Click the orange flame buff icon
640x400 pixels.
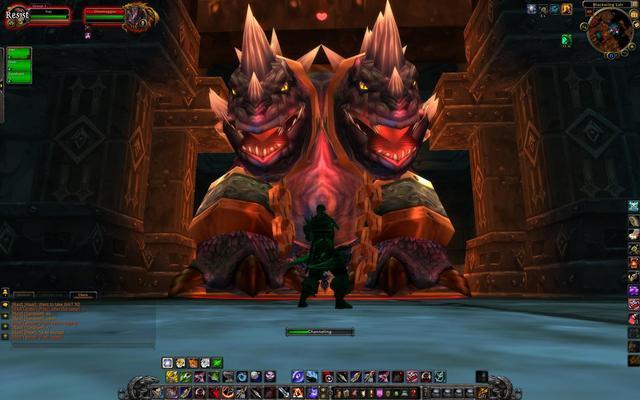click(566, 9)
